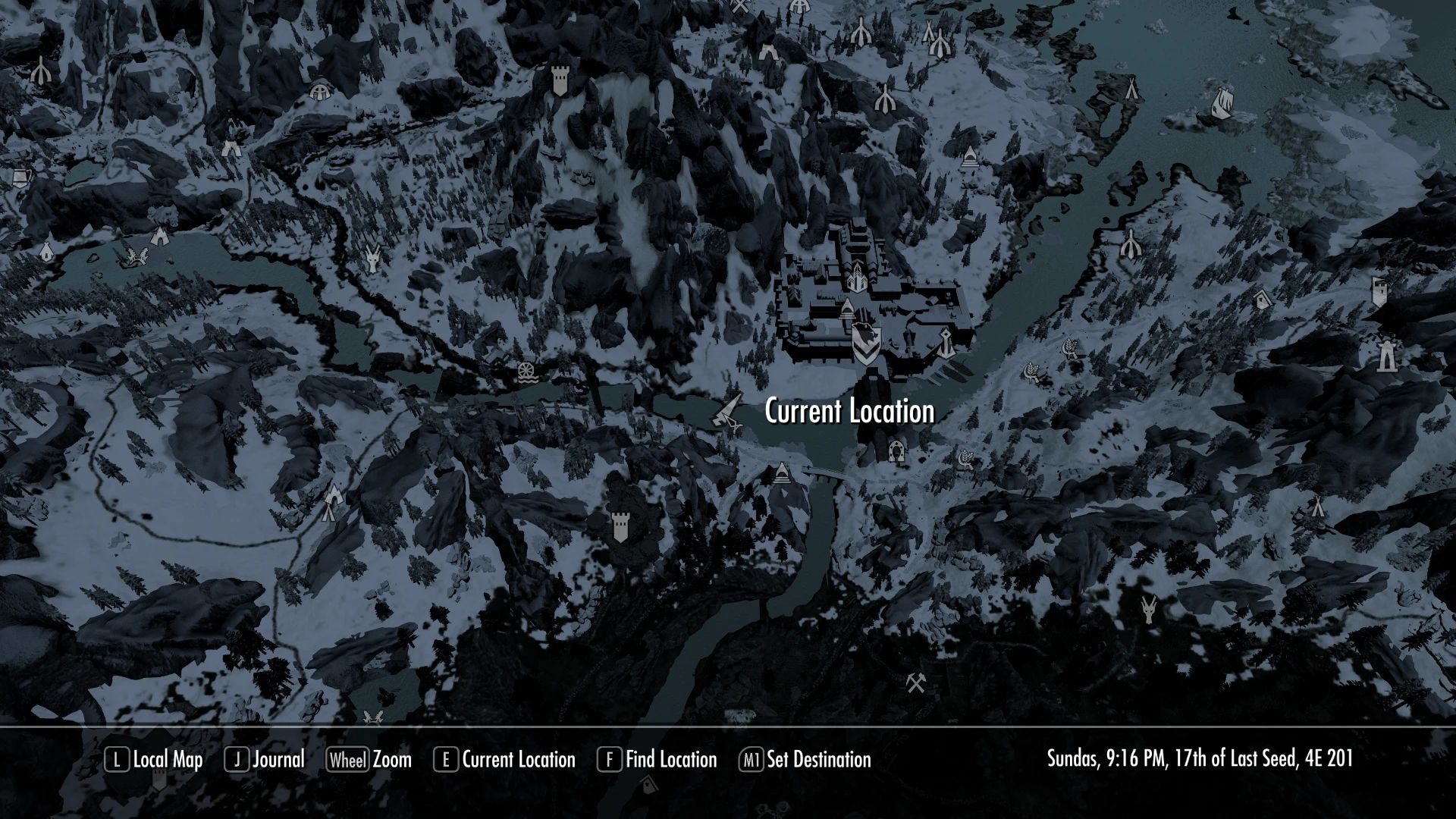
Task: Select the wheat farm marker southeast of the city
Action: [966, 458]
